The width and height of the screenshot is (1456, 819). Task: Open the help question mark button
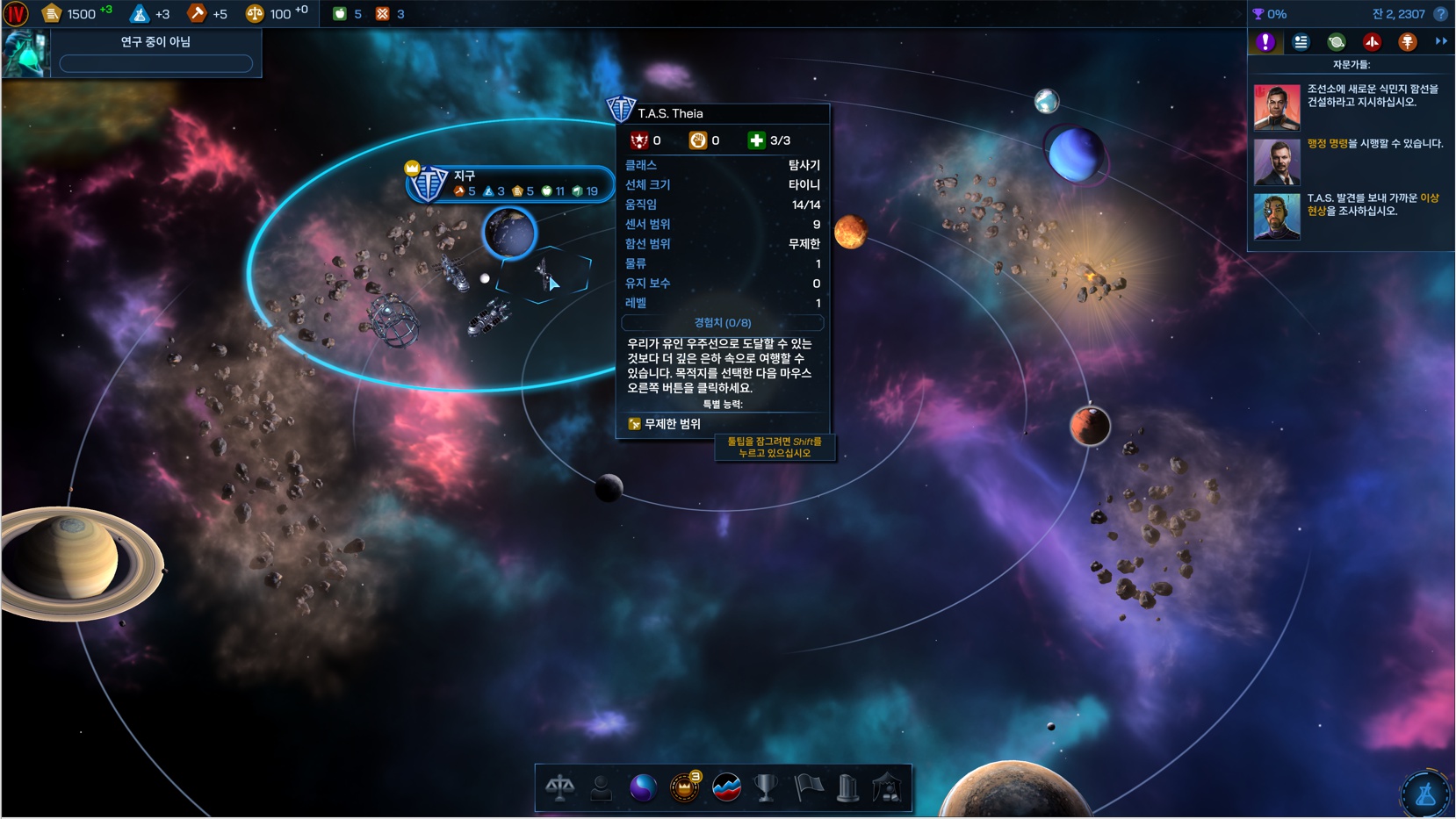[1440, 14]
